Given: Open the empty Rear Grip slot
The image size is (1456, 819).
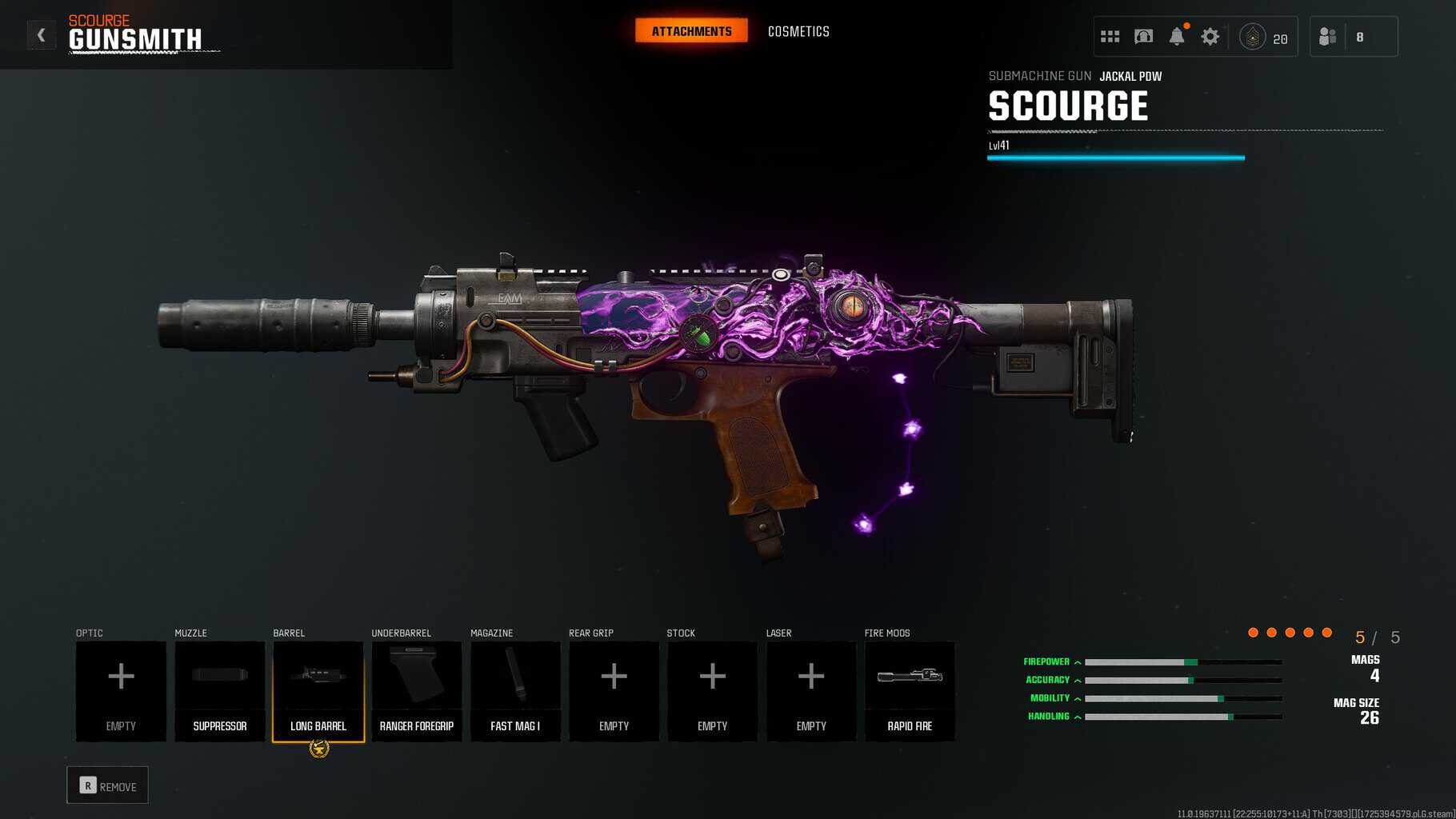Looking at the screenshot, I should 614,691.
